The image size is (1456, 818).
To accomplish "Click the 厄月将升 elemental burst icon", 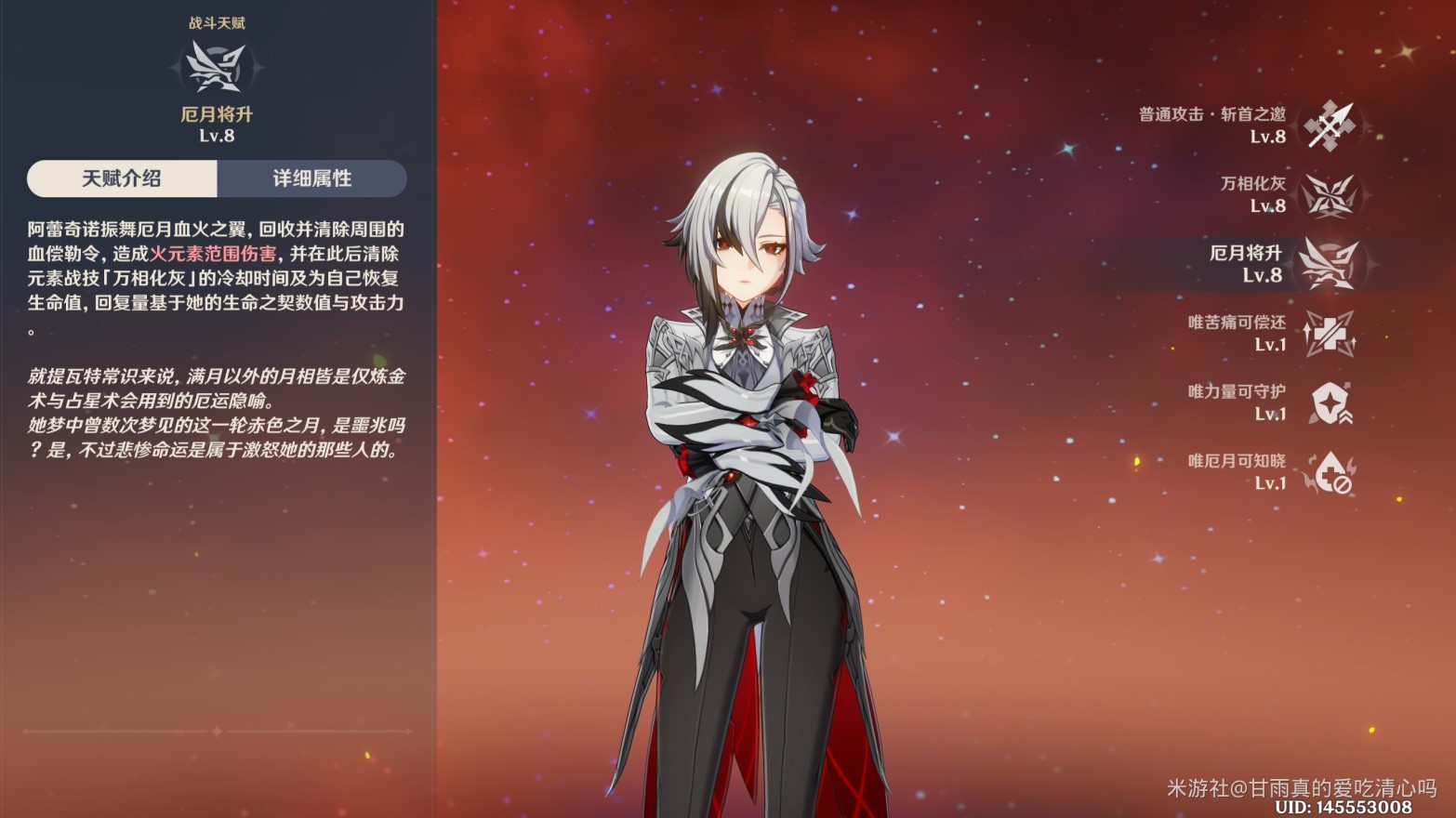I will [1330, 265].
